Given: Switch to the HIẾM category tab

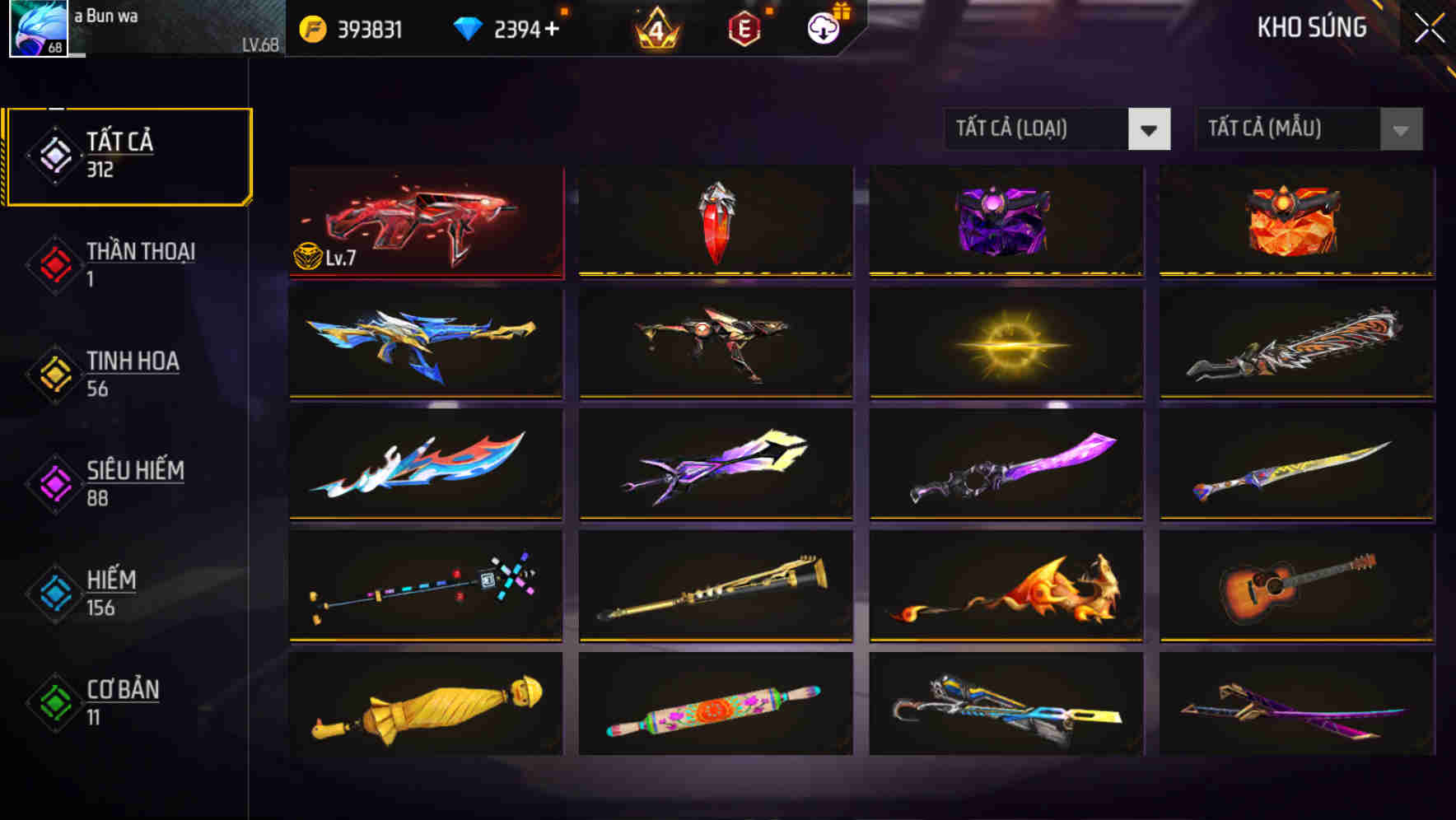Looking at the screenshot, I should click(111, 594).
